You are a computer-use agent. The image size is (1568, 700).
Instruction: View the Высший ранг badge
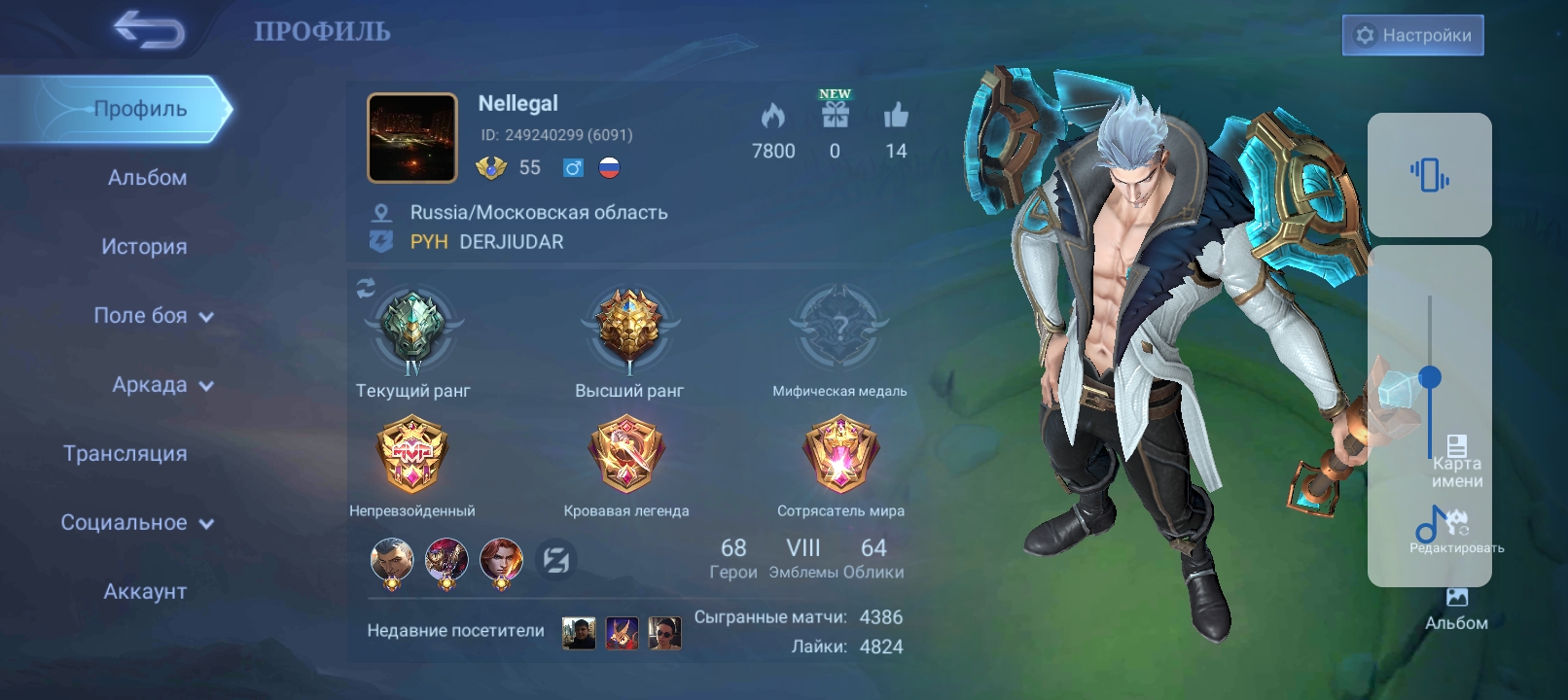tap(628, 326)
